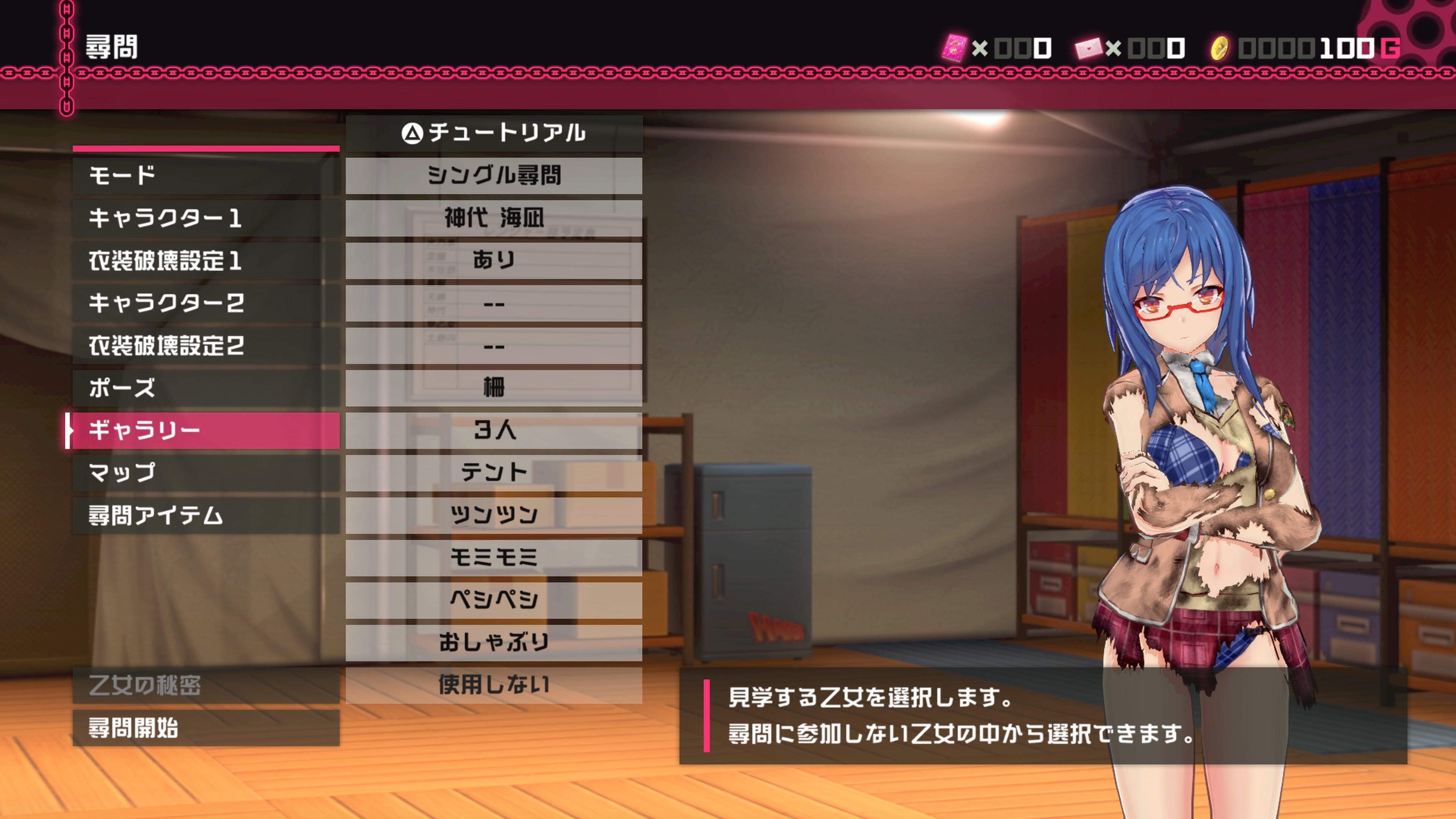Select the ツンツン item slot
Viewport: 1456px width, 819px height.
tap(493, 515)
